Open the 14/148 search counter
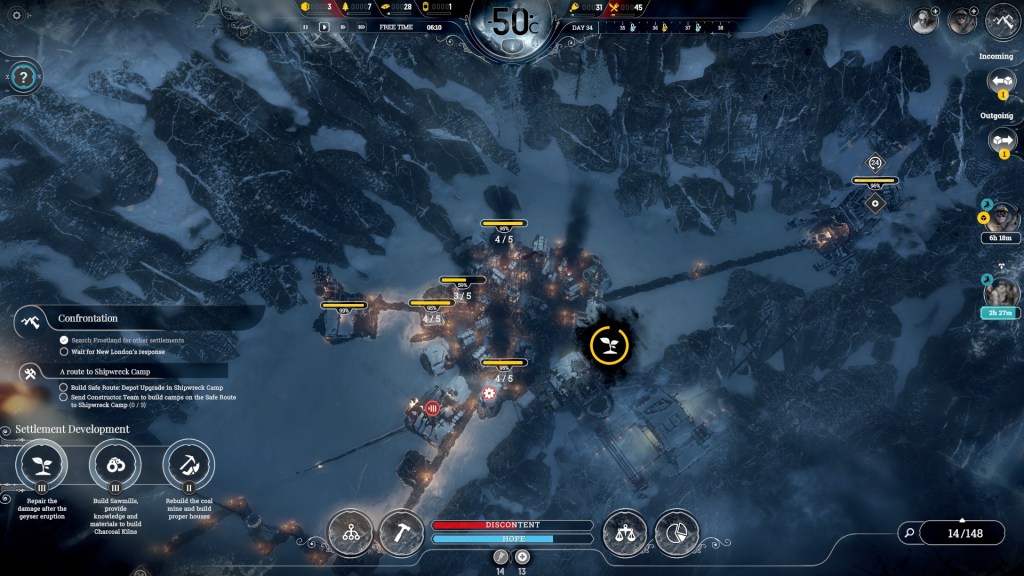Image resolution: width=1024 pixels, height=576 pixels. pos(960,533)
